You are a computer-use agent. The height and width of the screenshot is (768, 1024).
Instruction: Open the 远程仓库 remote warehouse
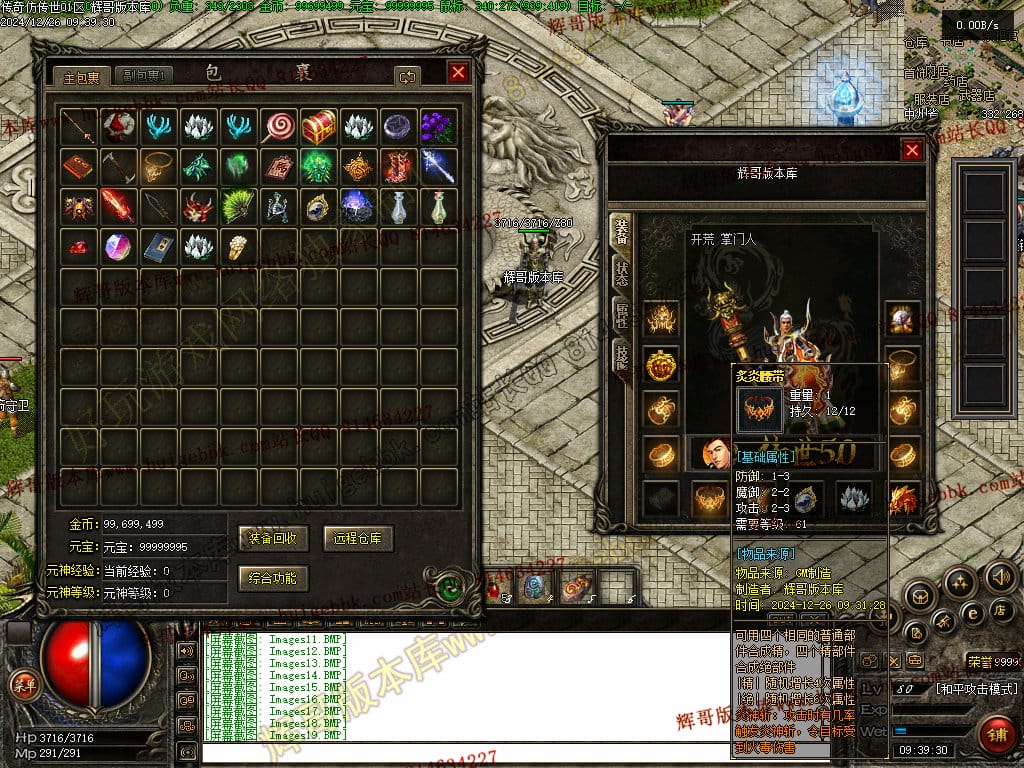357,538
